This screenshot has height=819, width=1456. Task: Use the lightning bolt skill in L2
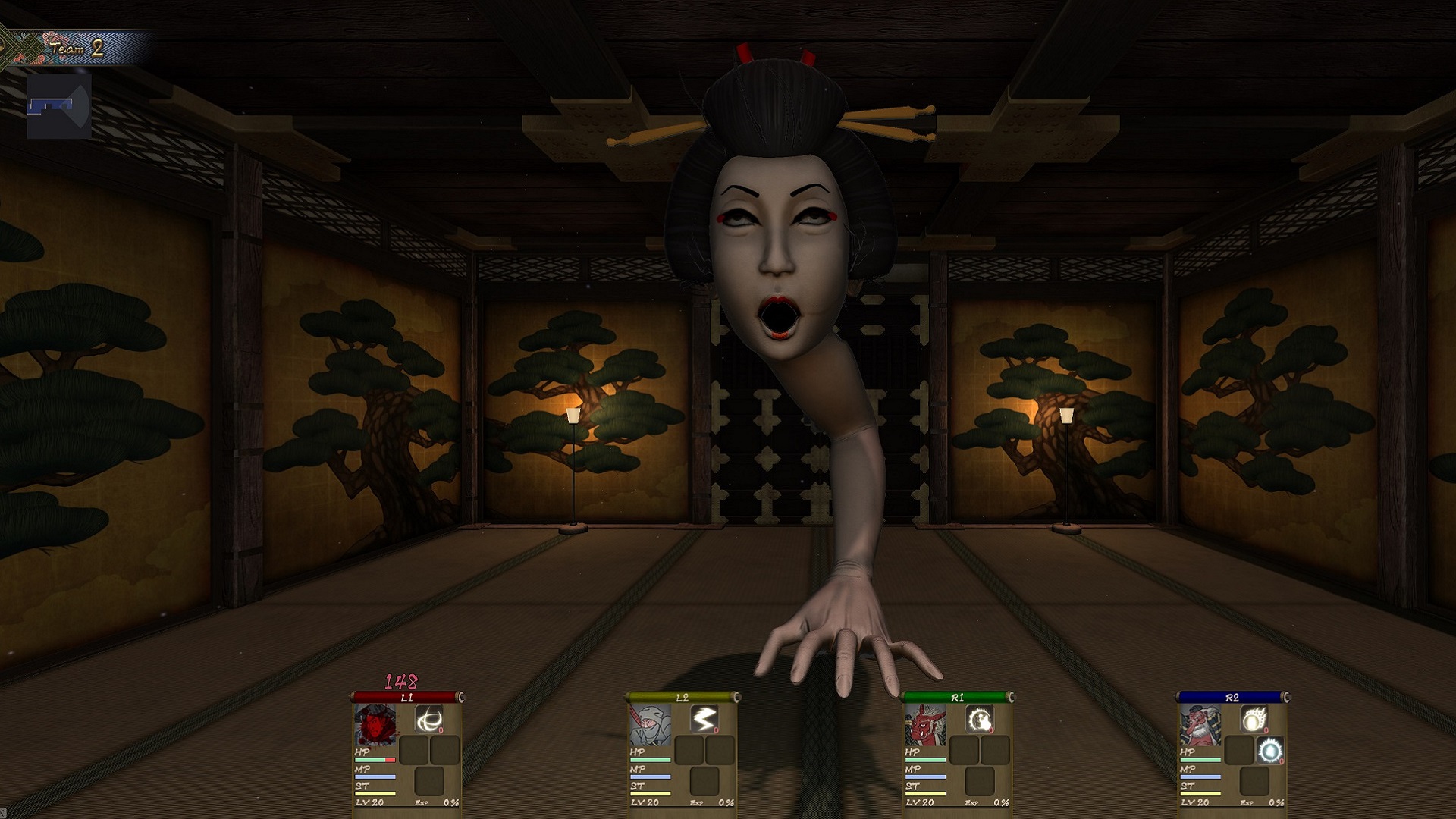(x=704, y=720)
